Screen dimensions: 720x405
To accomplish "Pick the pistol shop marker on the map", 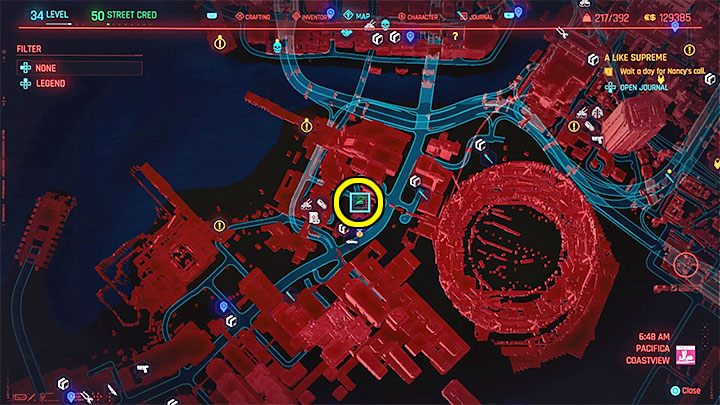I will (142, 368).
